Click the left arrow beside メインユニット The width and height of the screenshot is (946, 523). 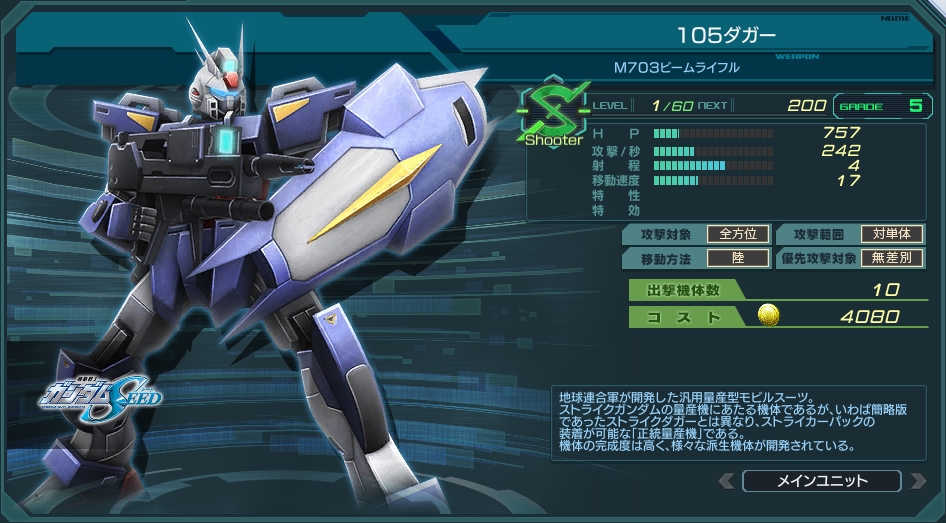pos(727,481)
